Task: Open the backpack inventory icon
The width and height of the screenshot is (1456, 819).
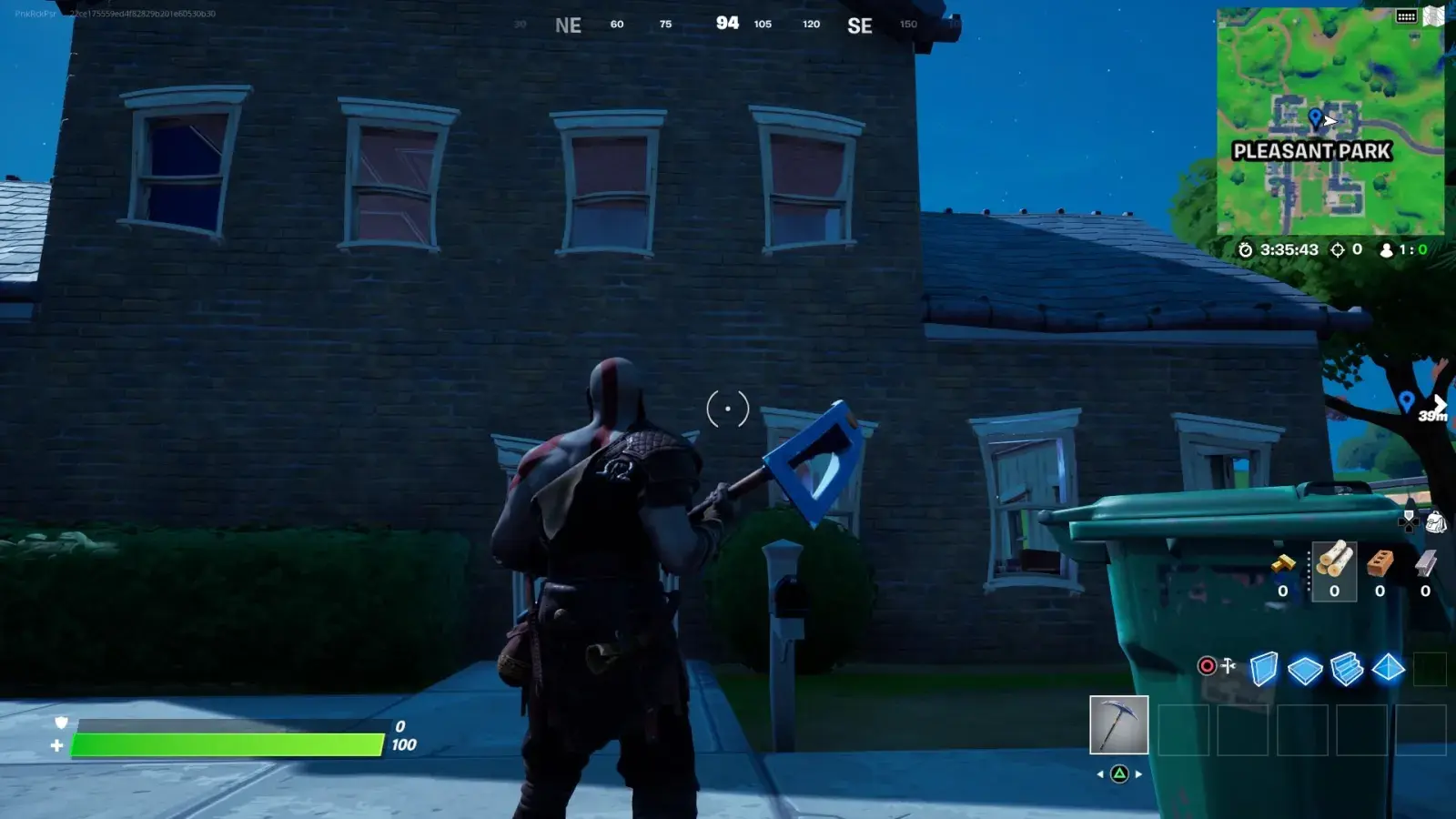Action: (x=1436, y=523)
